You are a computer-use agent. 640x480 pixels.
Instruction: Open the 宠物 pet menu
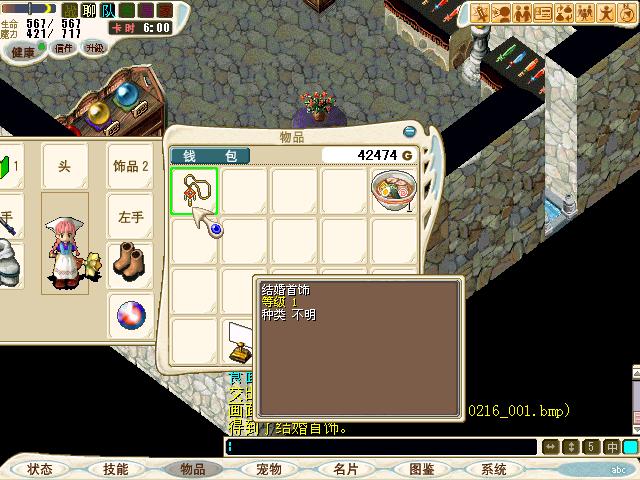coord(268,469)
